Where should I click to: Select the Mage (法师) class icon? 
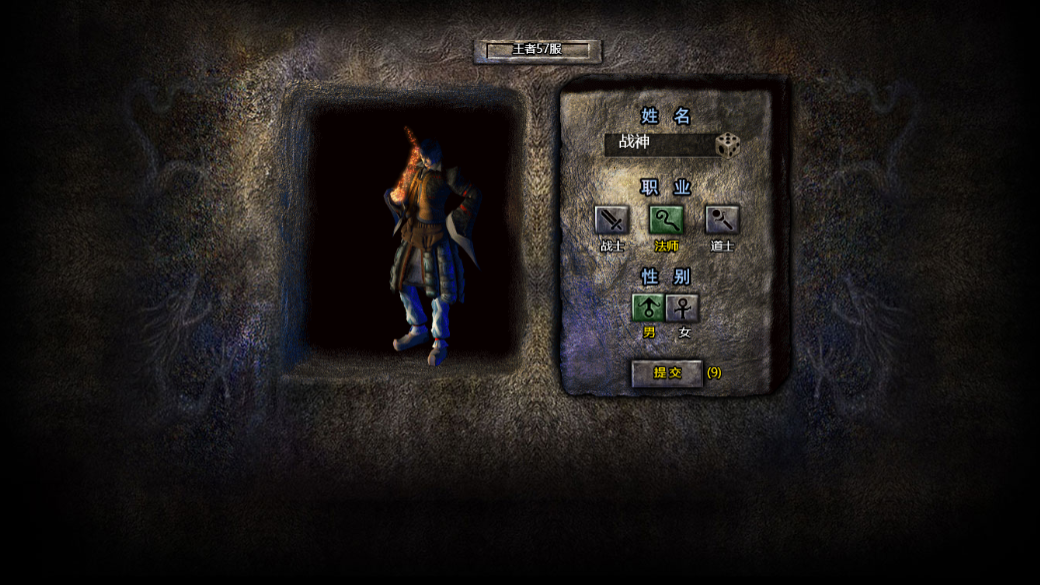tap(666, 220)
